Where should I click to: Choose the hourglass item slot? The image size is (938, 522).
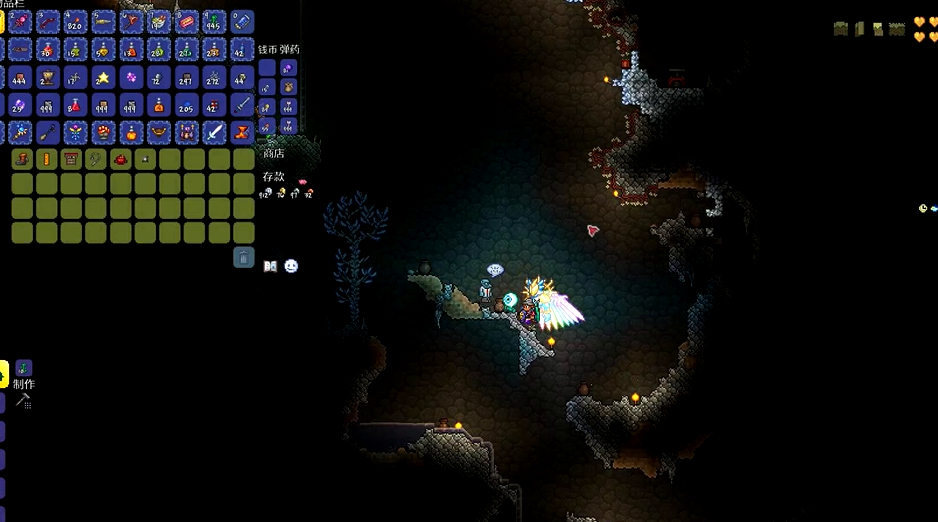tap(242, 132)
